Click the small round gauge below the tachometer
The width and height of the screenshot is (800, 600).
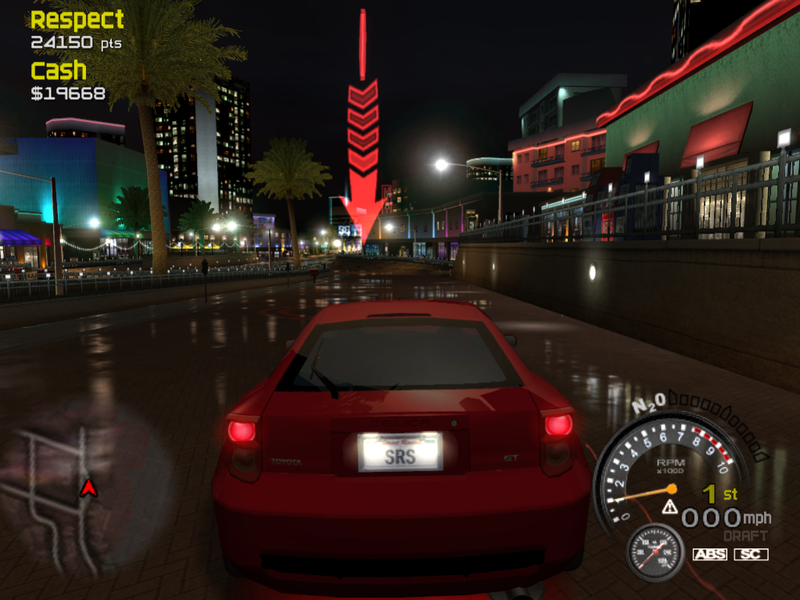656,551
